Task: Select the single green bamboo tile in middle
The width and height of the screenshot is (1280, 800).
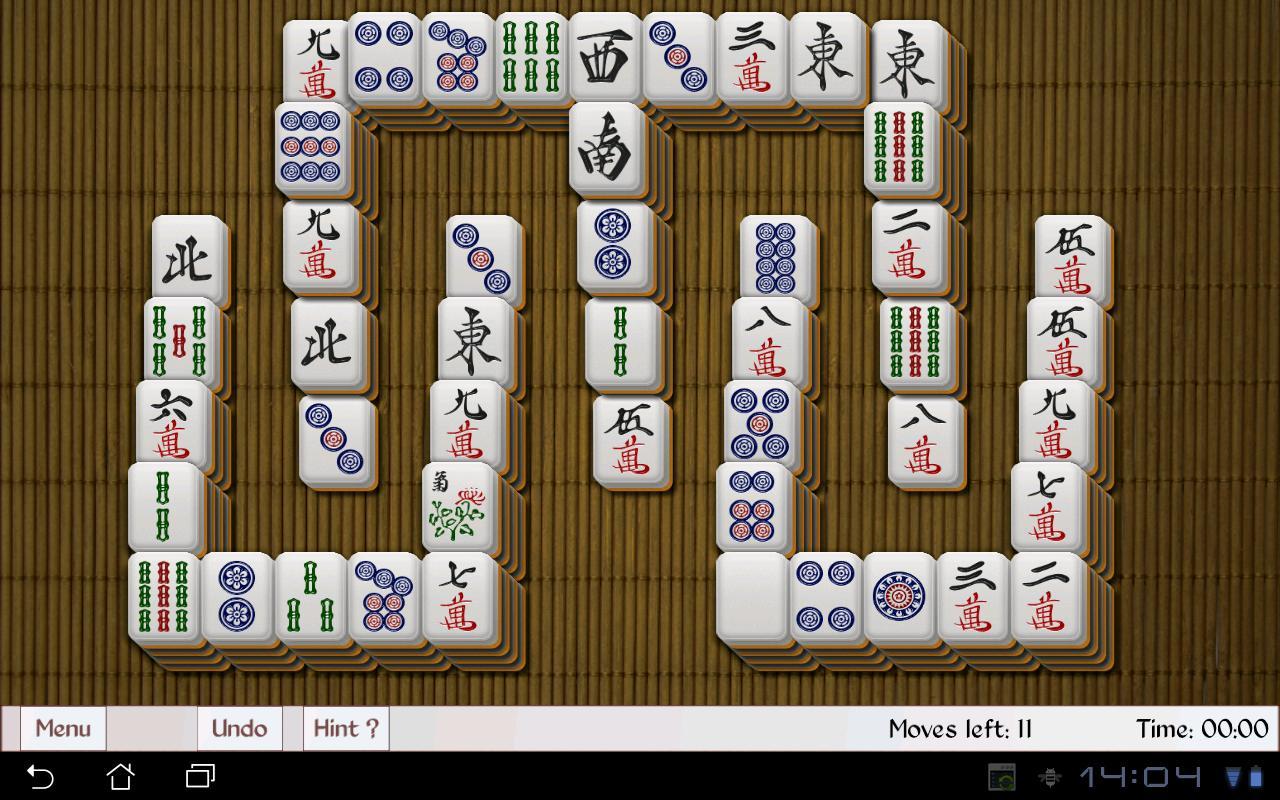Action: pos(621,345)
